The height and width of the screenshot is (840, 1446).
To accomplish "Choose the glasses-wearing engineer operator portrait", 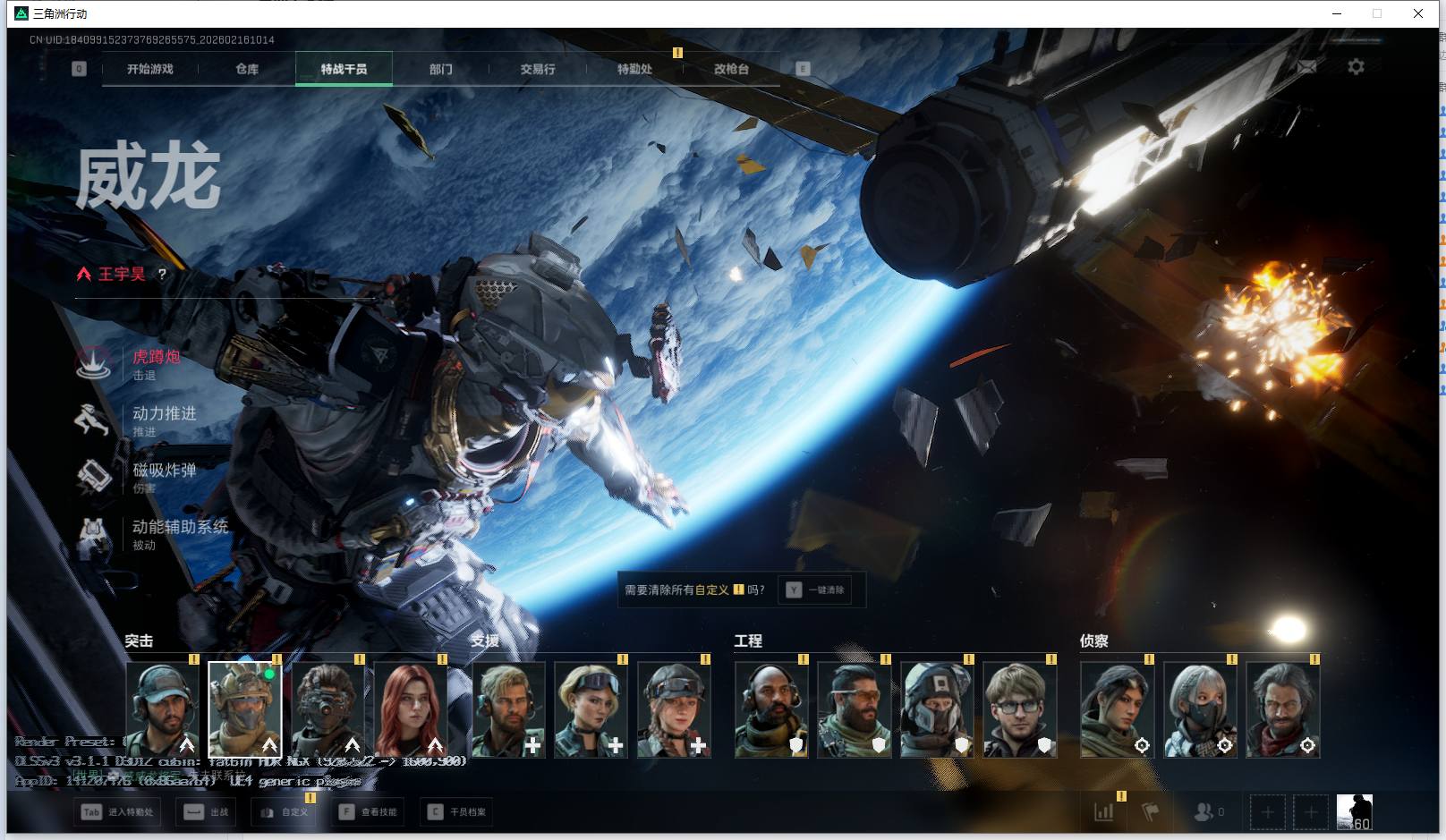I will (x=1019, y=710).
